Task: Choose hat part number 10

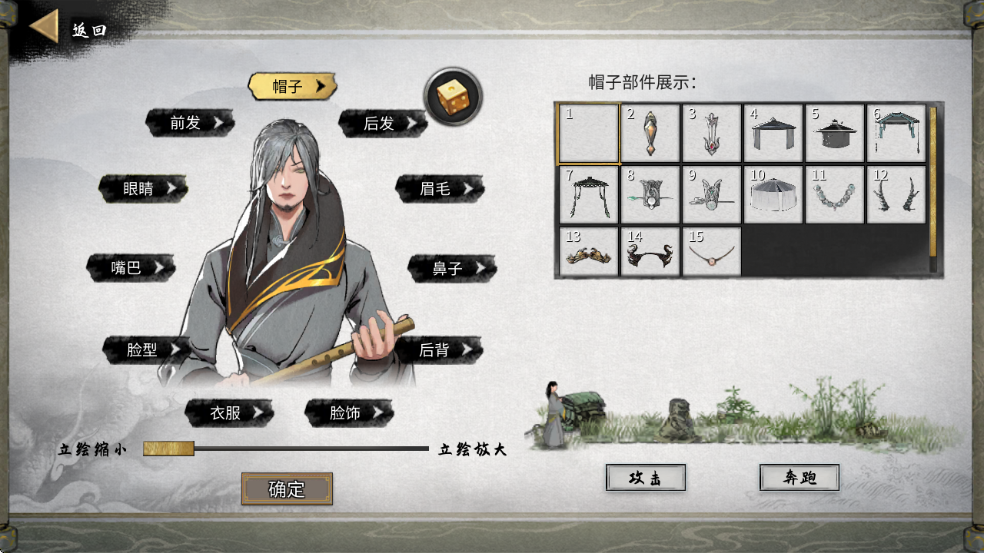Action: tap(774, 194)
